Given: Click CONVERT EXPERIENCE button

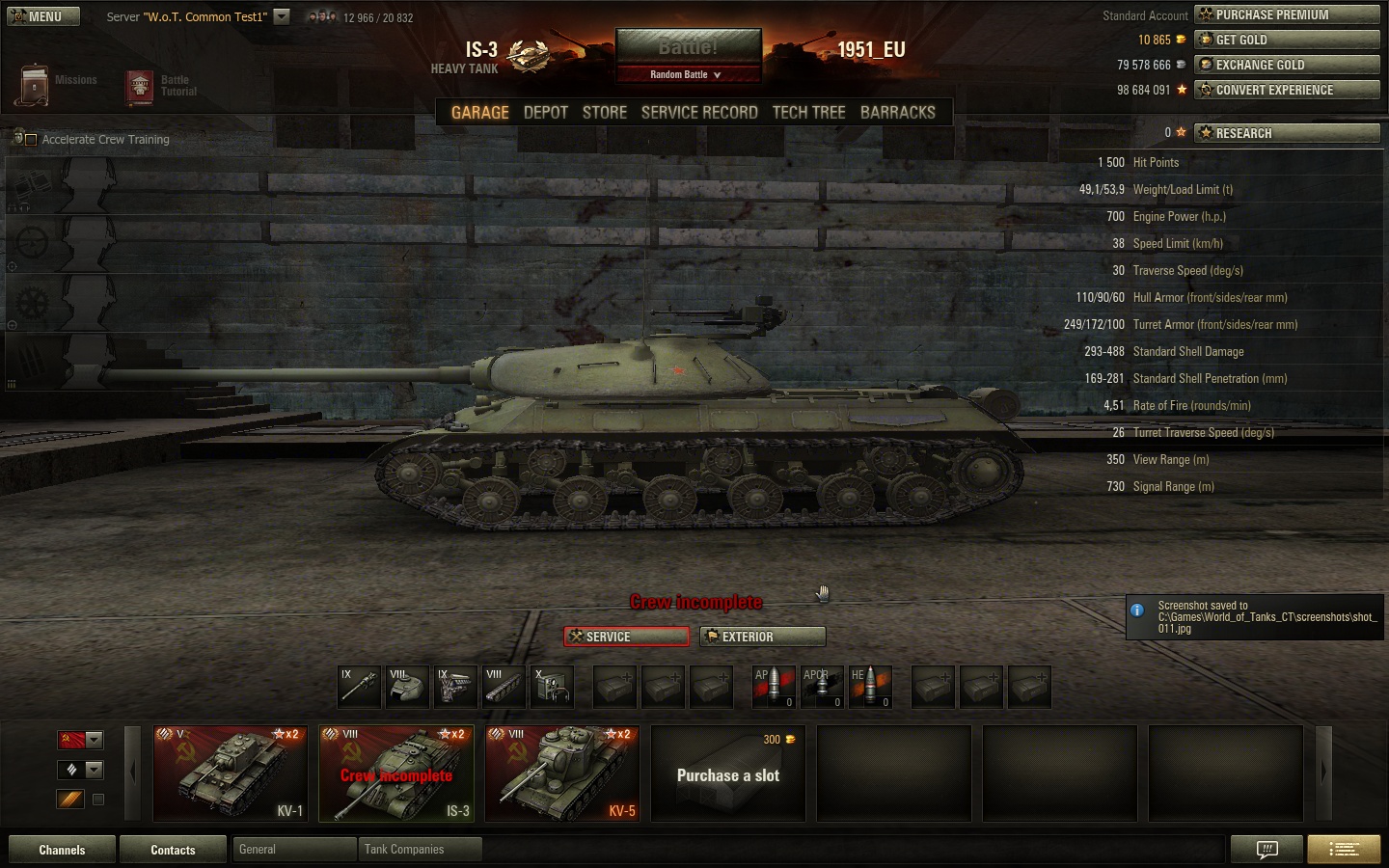Looking at the screenshot, I should click(1287, 90).
